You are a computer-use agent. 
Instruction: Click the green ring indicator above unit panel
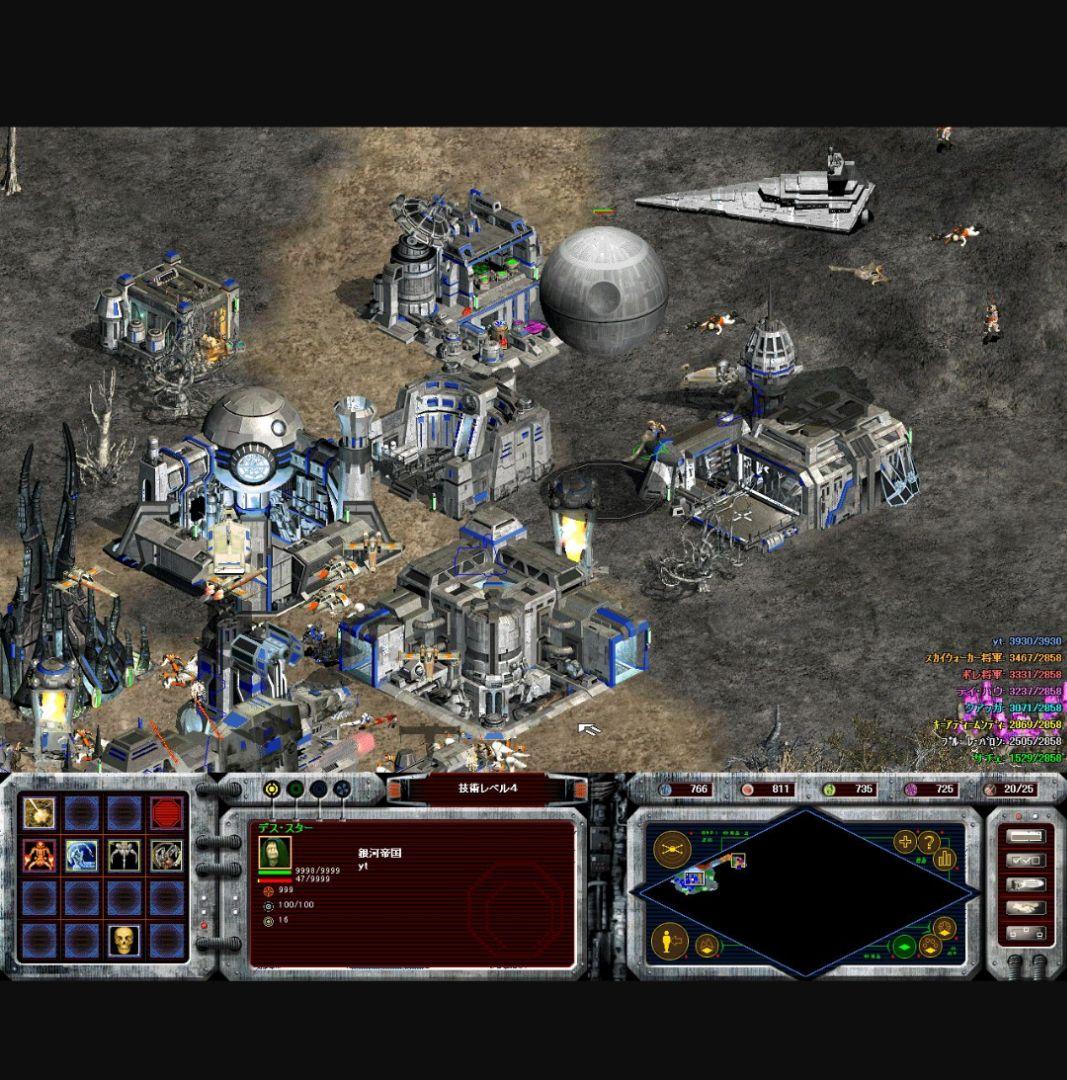coord(295,789)
